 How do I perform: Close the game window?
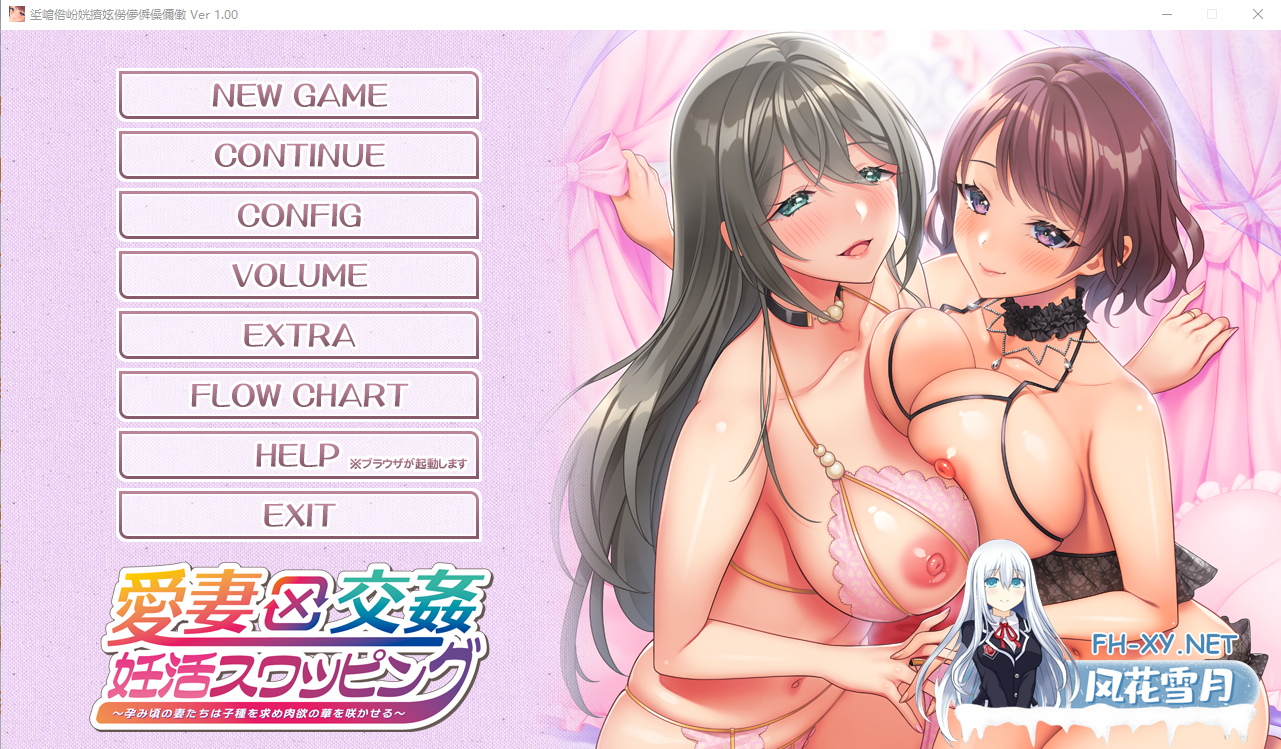pos(1257,14)
